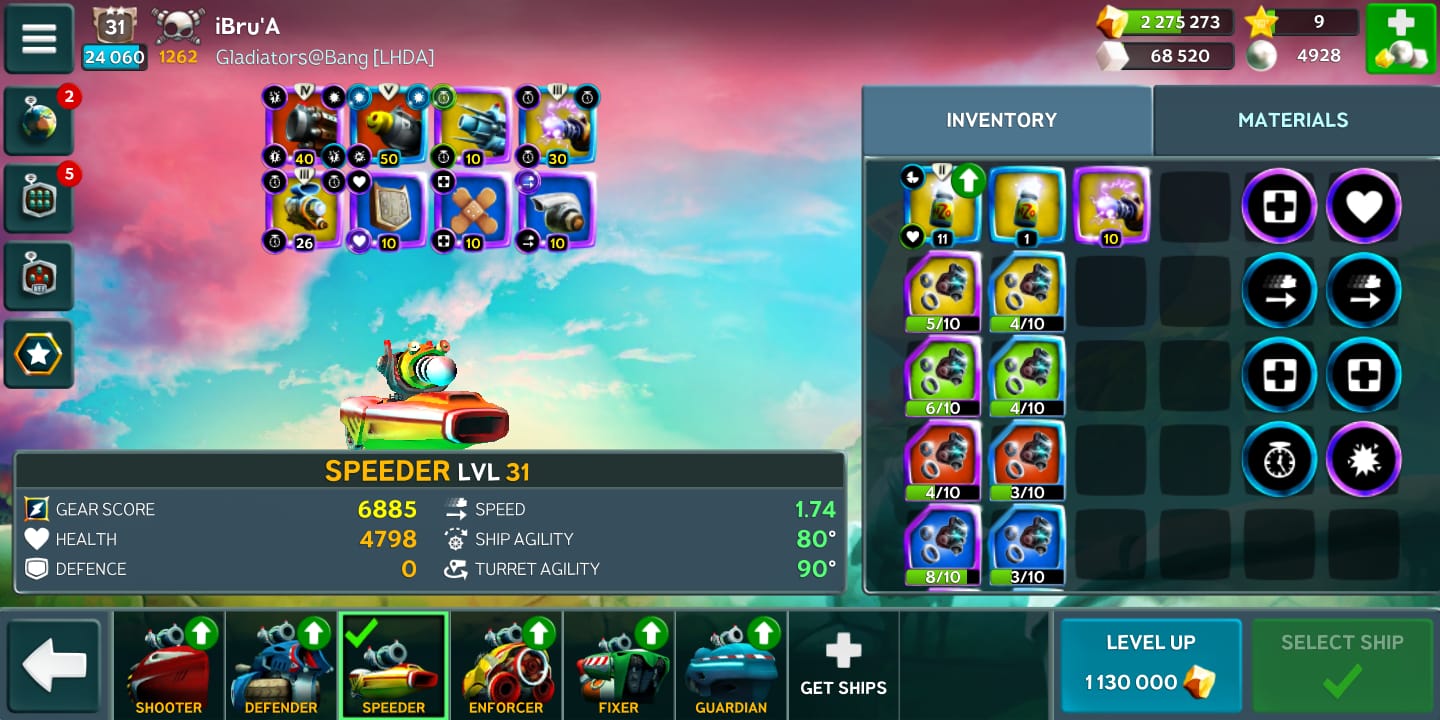The image size is (1440, 720).
Task: Switch to the Inventory tab
Action: (1001, 120)
